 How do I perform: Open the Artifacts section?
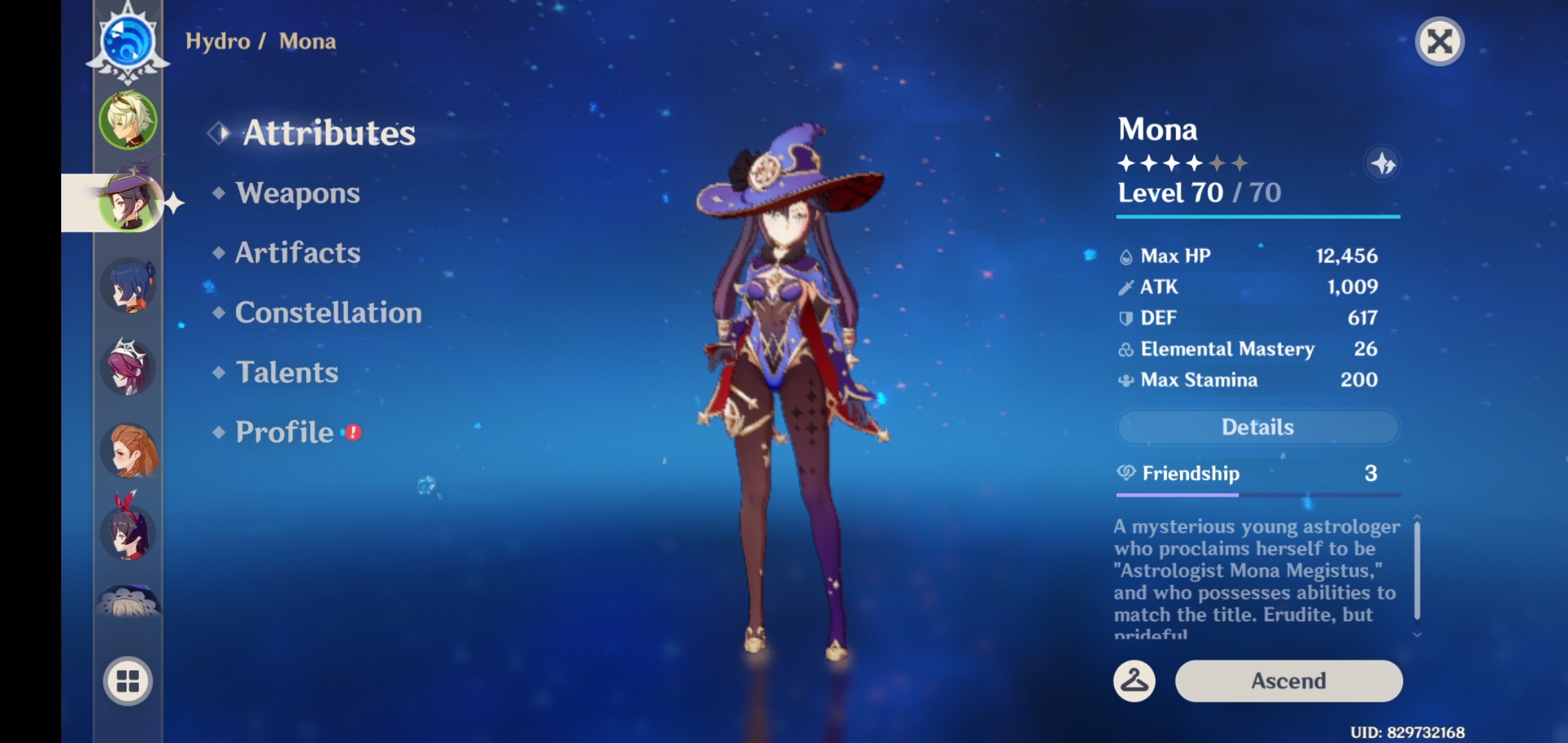(x=296, y=253)
